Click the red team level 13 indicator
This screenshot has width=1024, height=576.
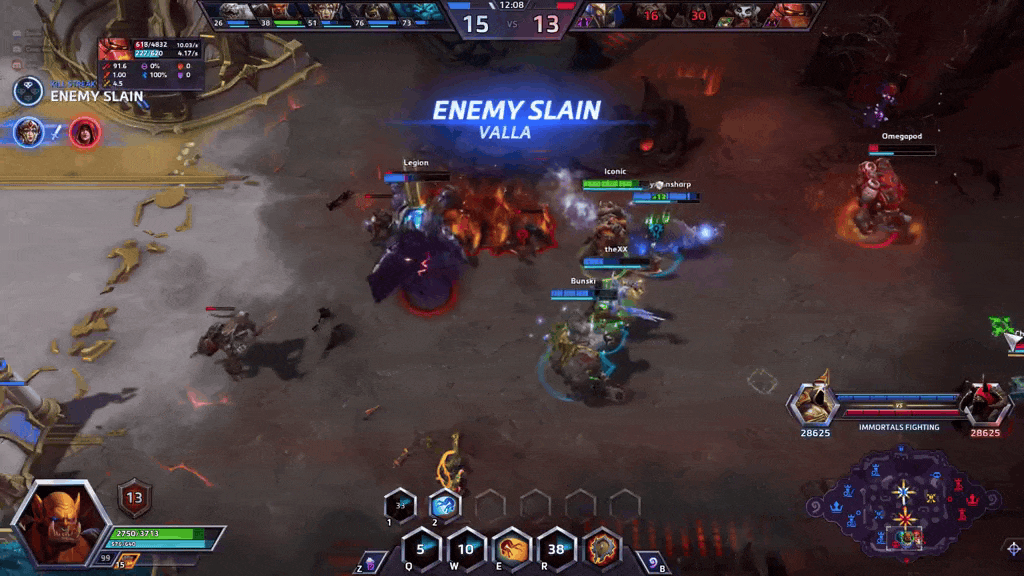(x=546, y=24)
